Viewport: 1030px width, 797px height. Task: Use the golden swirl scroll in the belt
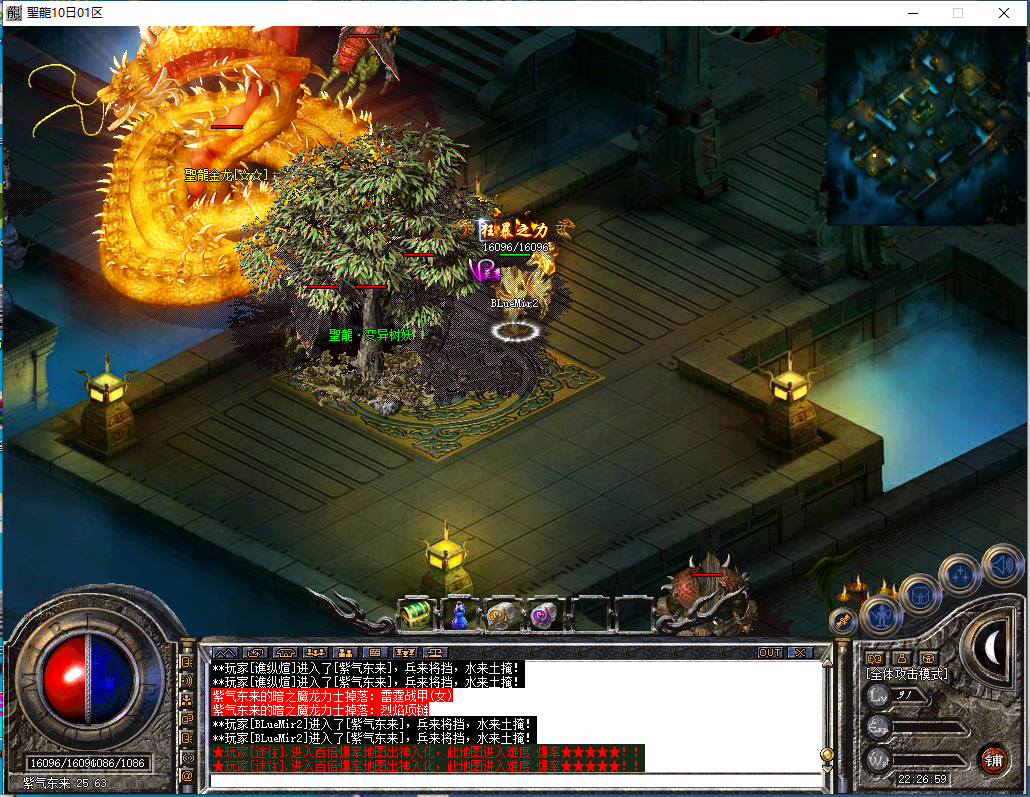pyautogui.click(x=501, y=616)
